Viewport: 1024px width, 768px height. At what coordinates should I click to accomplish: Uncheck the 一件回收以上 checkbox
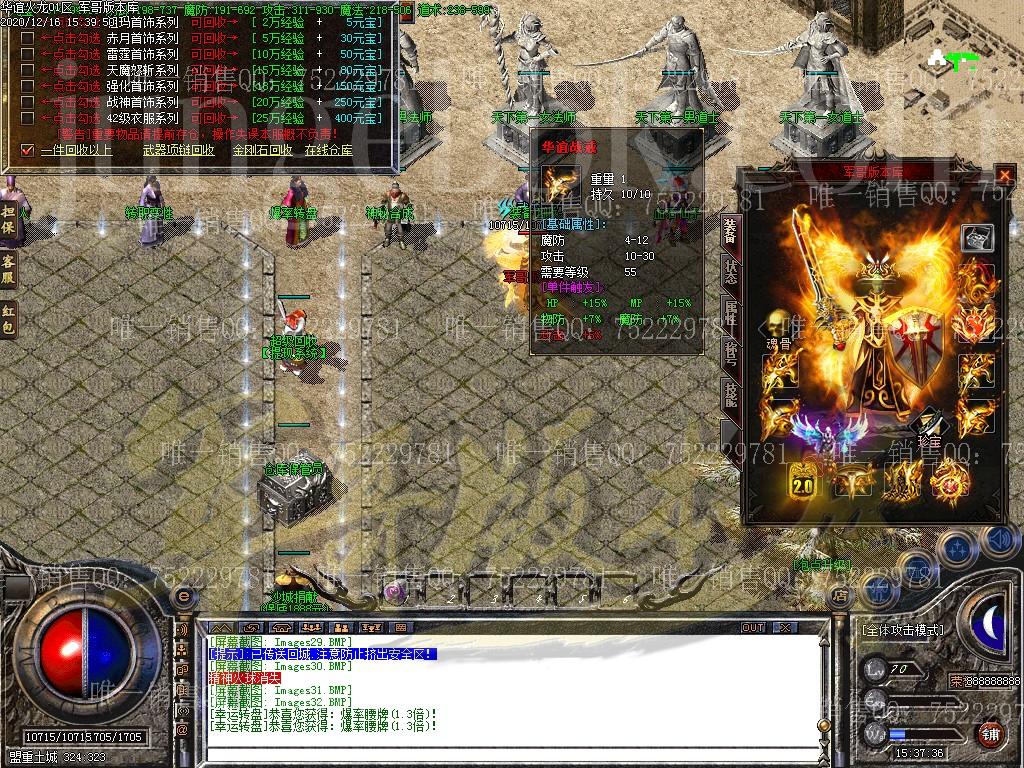(27, 150)
